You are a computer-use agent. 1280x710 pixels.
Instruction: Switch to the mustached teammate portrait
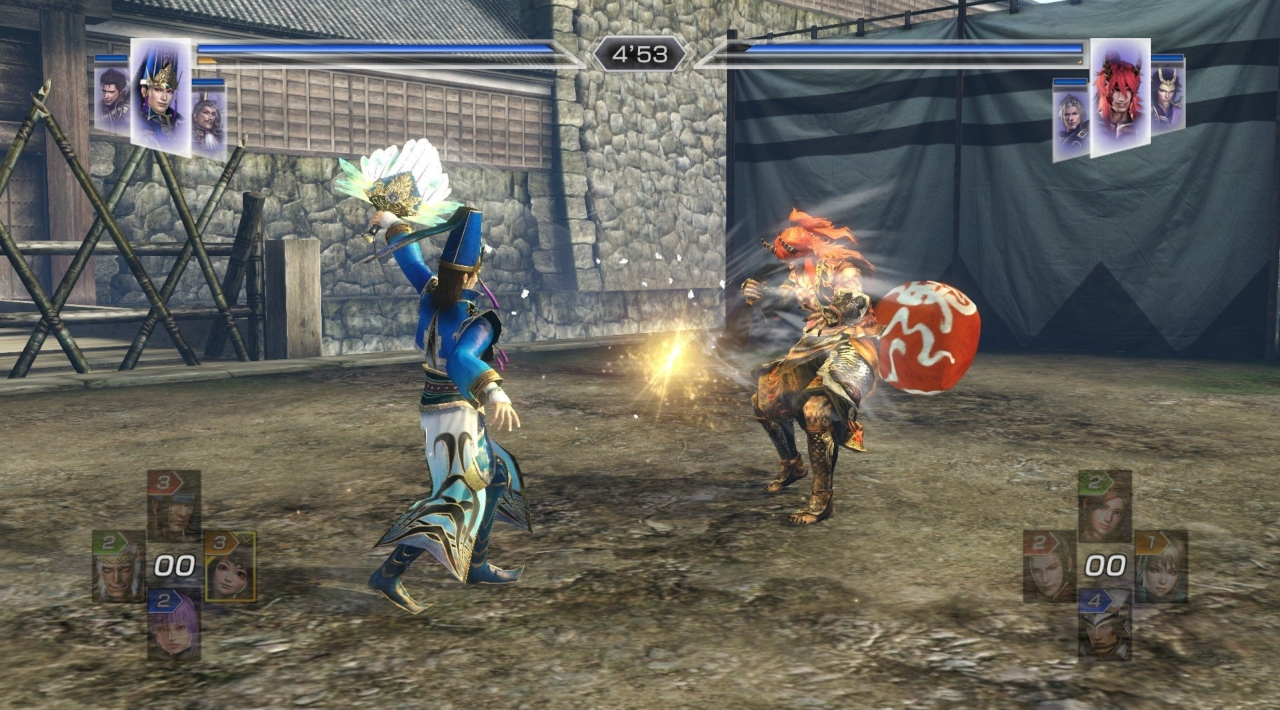tap(208, 116)
